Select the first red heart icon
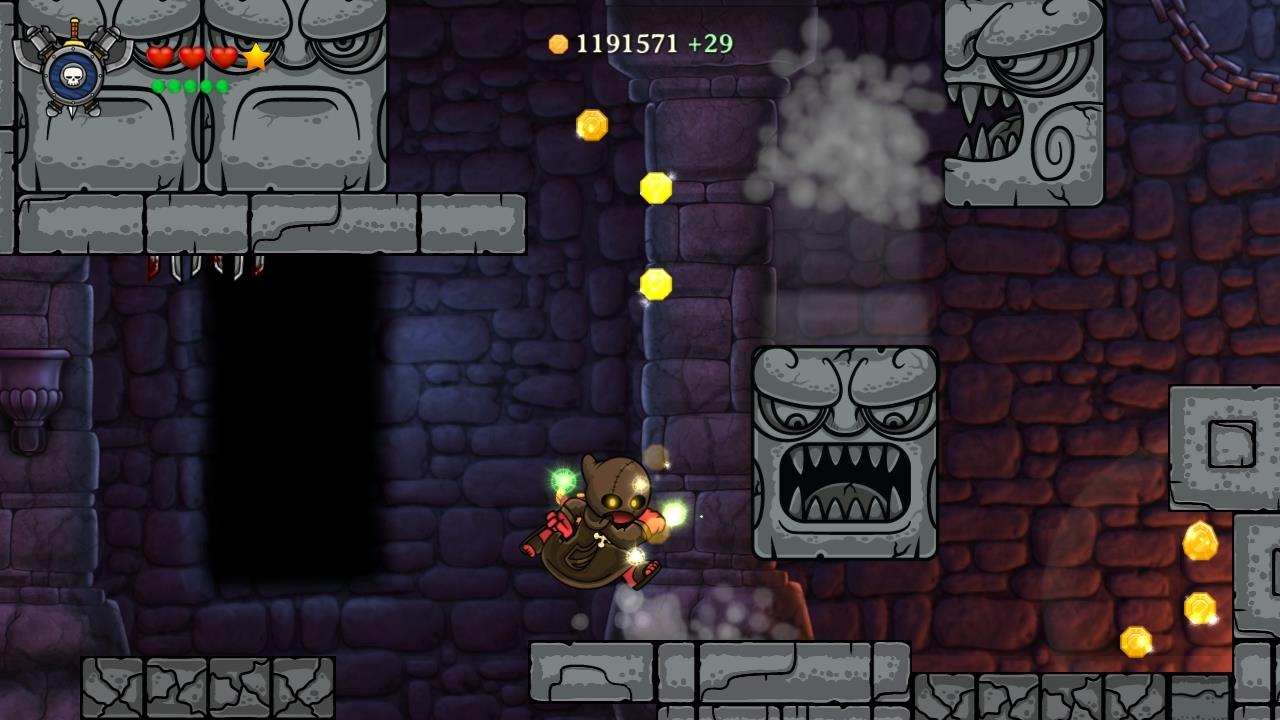This screenshot has height=720, width=1280. point(158,57)
